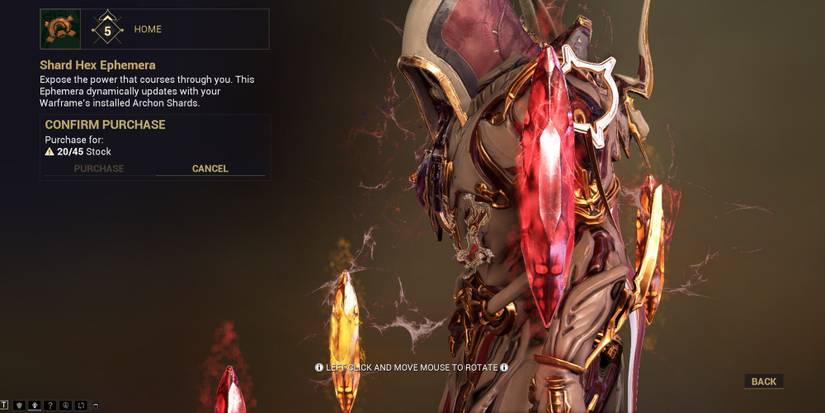Go back with the Back button

(x=763, y=382)
